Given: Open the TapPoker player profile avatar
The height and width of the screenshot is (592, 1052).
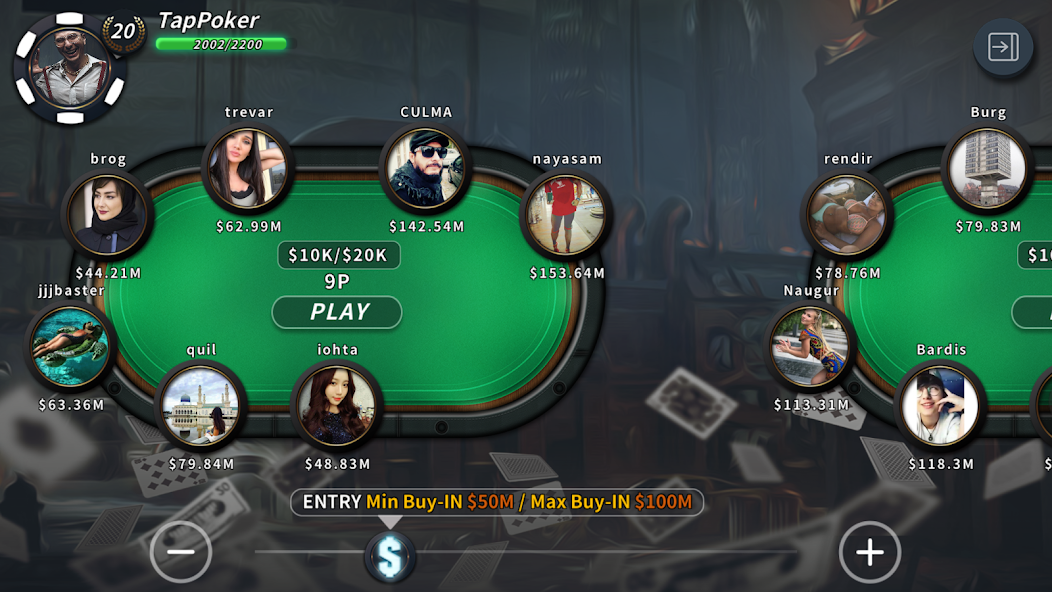Looking at the screenshot, I should click(69, 68).
